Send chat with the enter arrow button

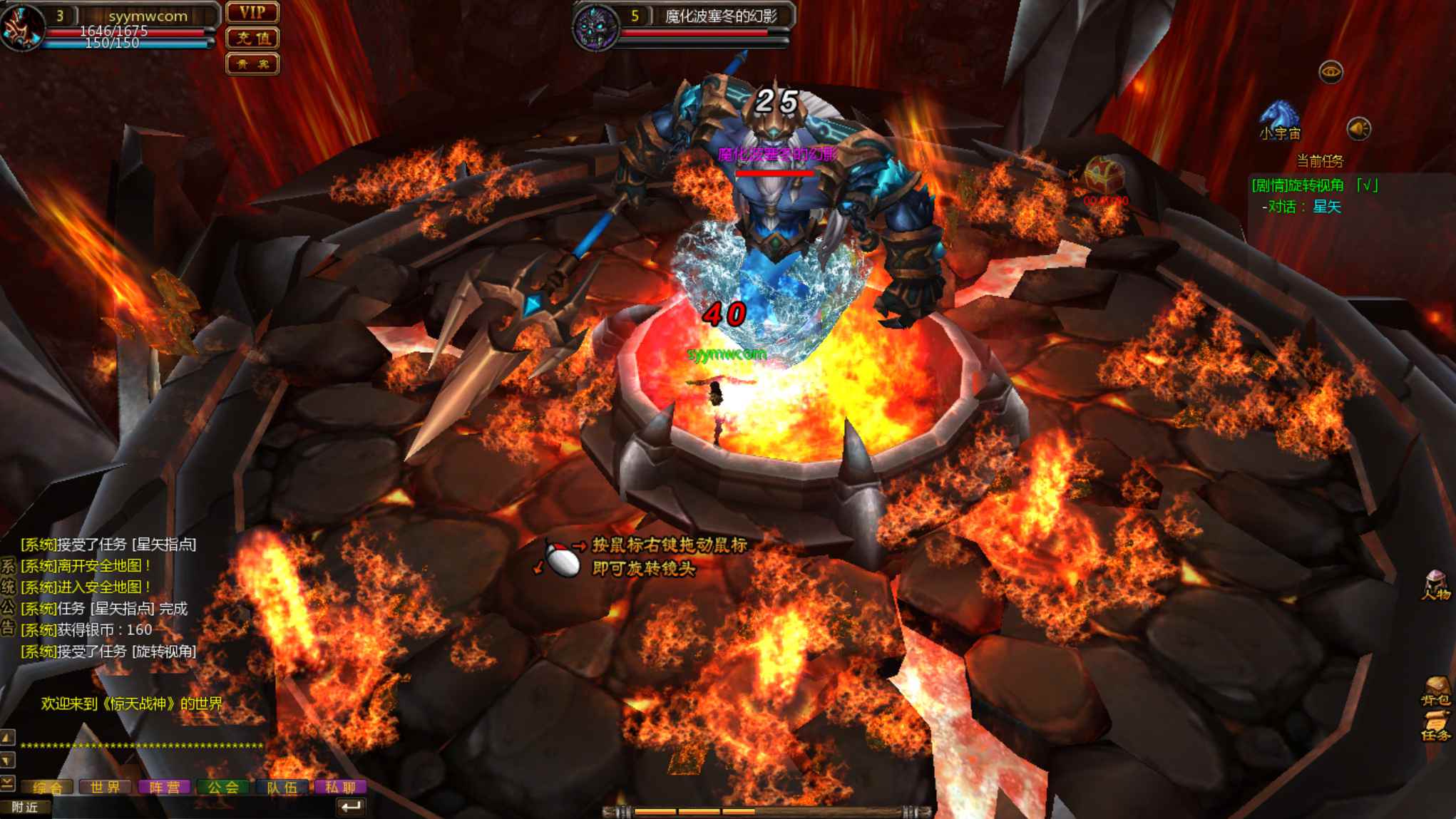[x=350, y=807]
